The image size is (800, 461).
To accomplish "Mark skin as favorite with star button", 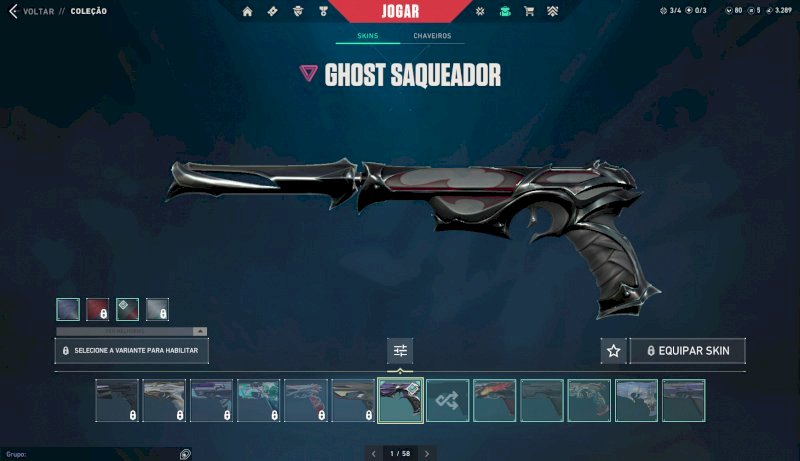I will pyautogui.click(x=613, y=351).
